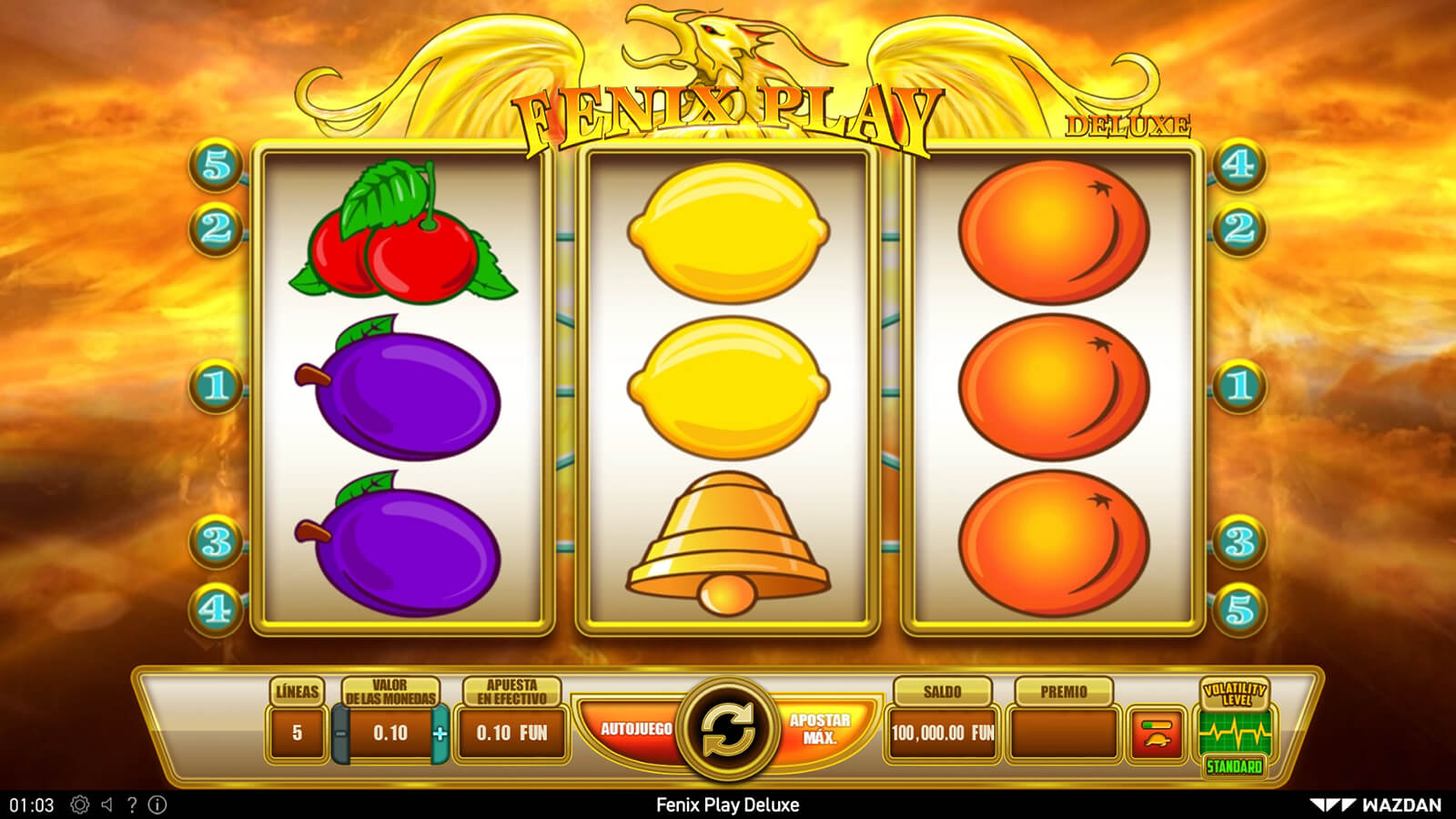1456x819 pixels.
Task: Choose Apostar Máx bet
Action: tap(819, 729)
